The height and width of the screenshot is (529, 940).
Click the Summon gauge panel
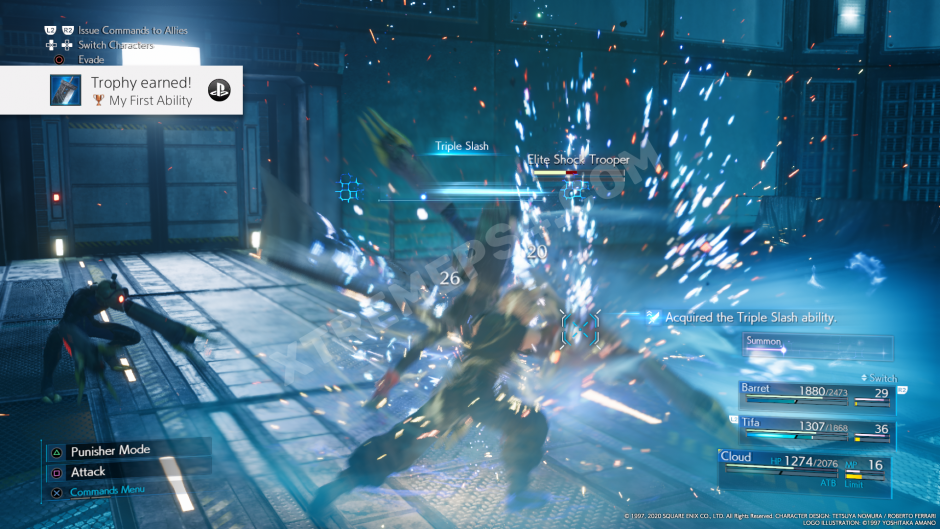point(817,346)
